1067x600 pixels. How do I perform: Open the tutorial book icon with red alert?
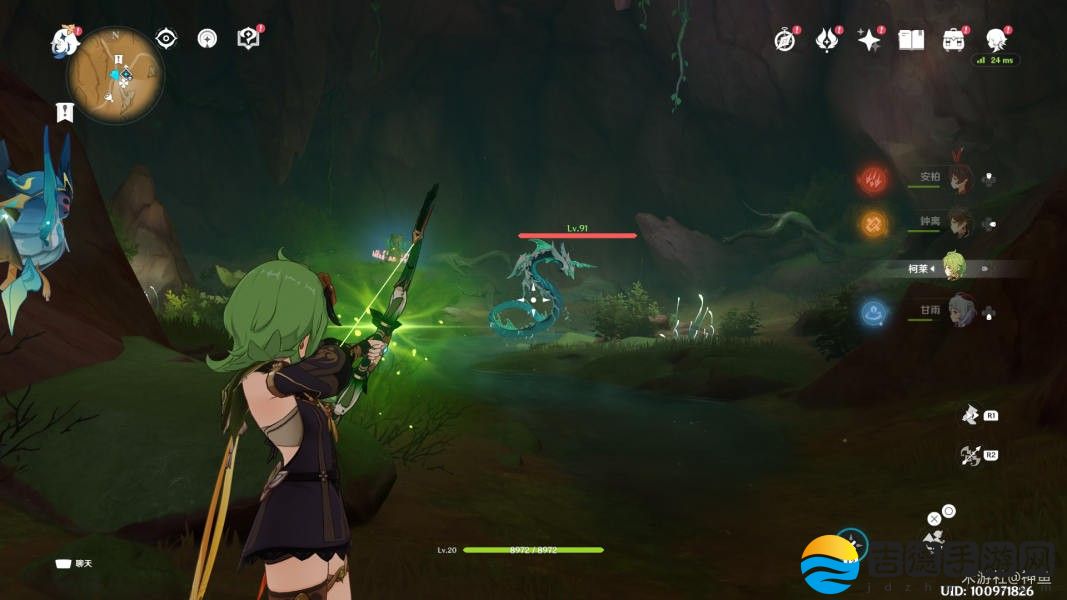click(248, 38)
